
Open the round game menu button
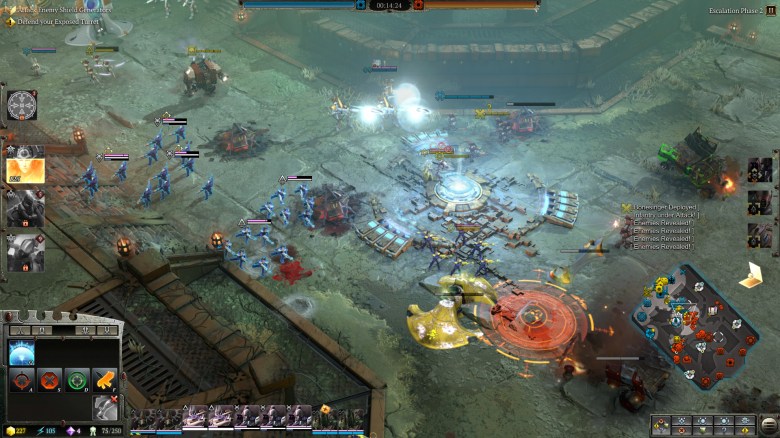(x=768, y=426)
